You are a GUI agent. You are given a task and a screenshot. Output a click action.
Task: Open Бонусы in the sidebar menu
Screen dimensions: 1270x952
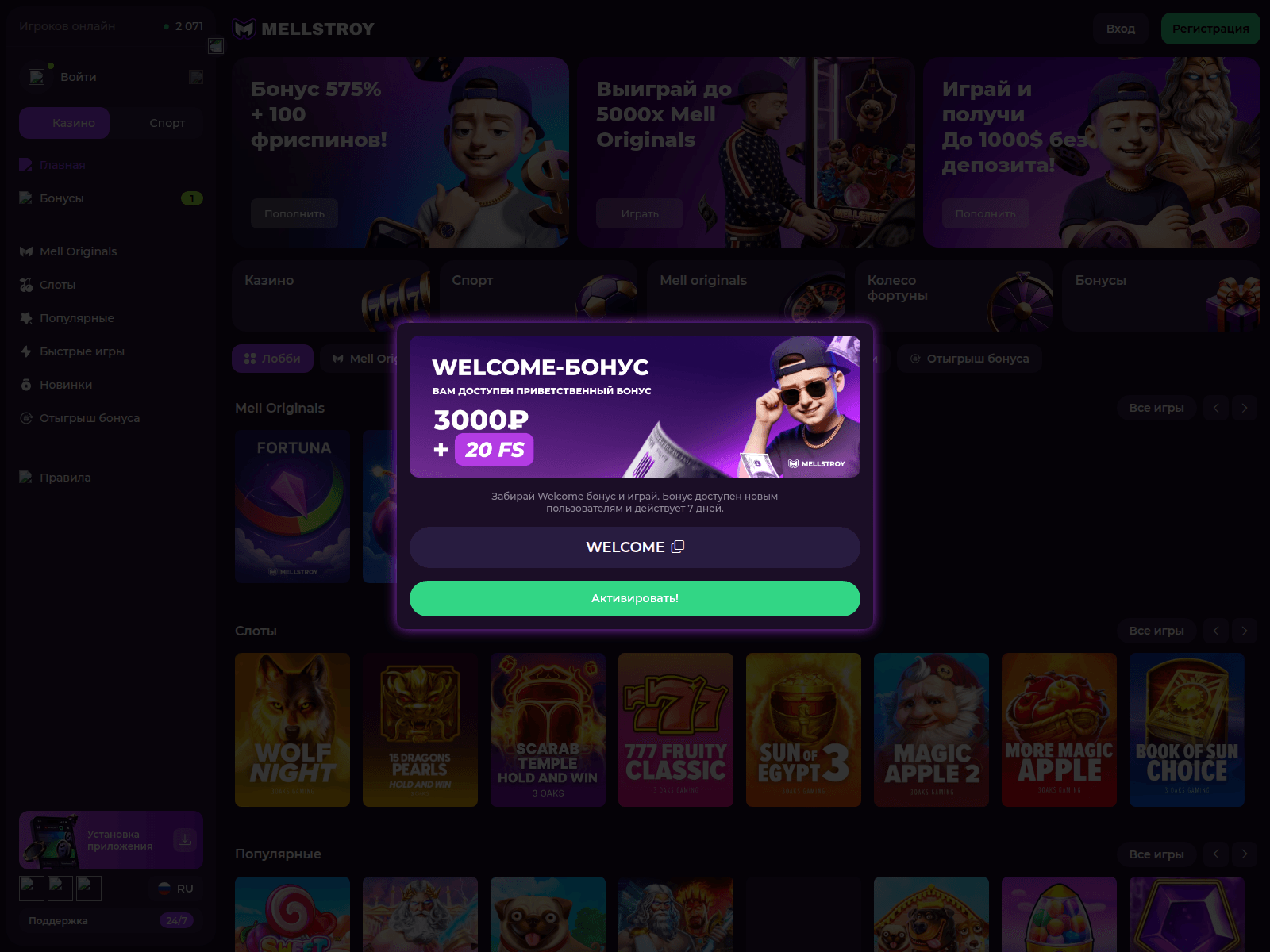(61, 198)
